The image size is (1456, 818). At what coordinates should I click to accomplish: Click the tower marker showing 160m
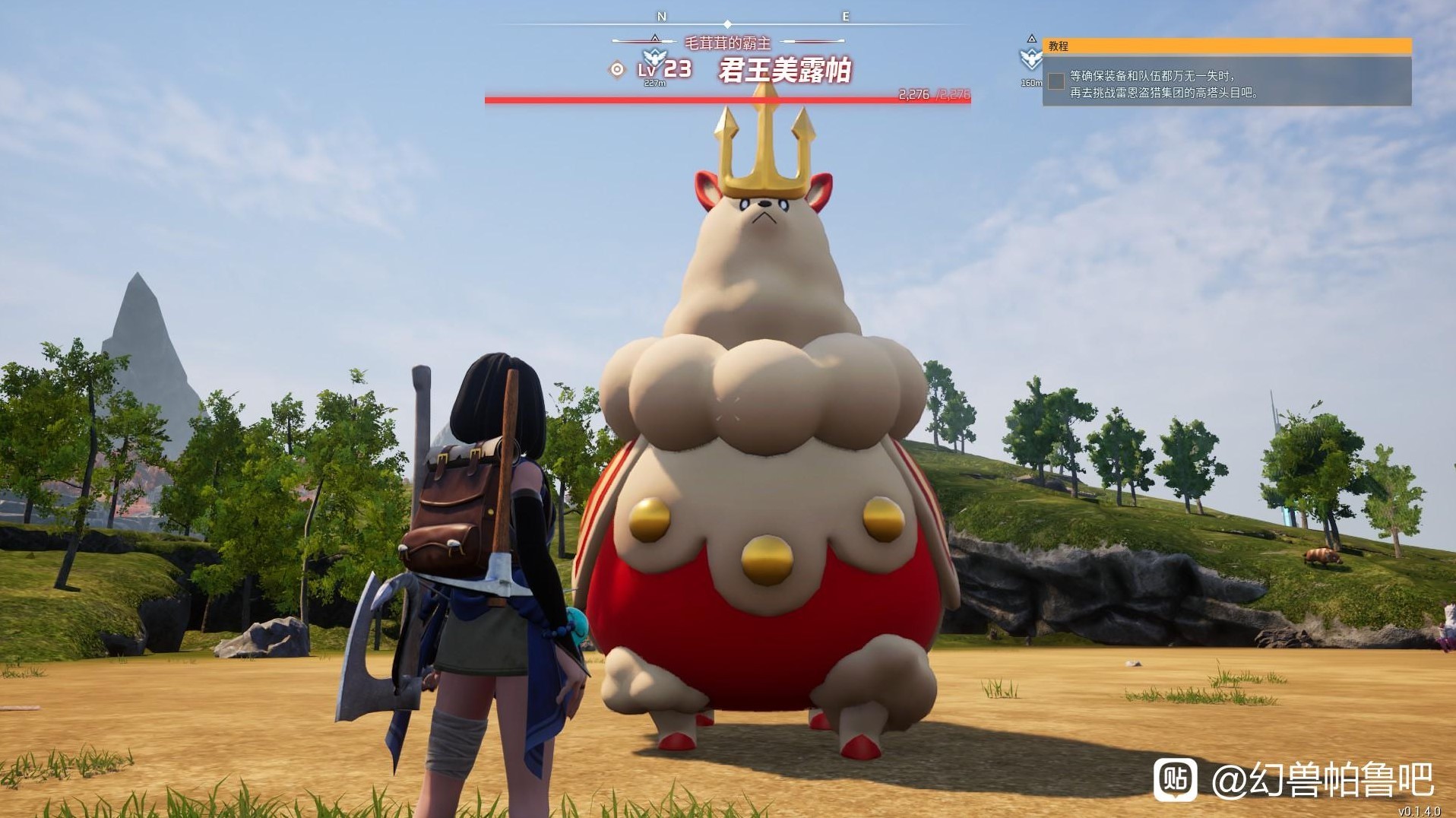1030,58
